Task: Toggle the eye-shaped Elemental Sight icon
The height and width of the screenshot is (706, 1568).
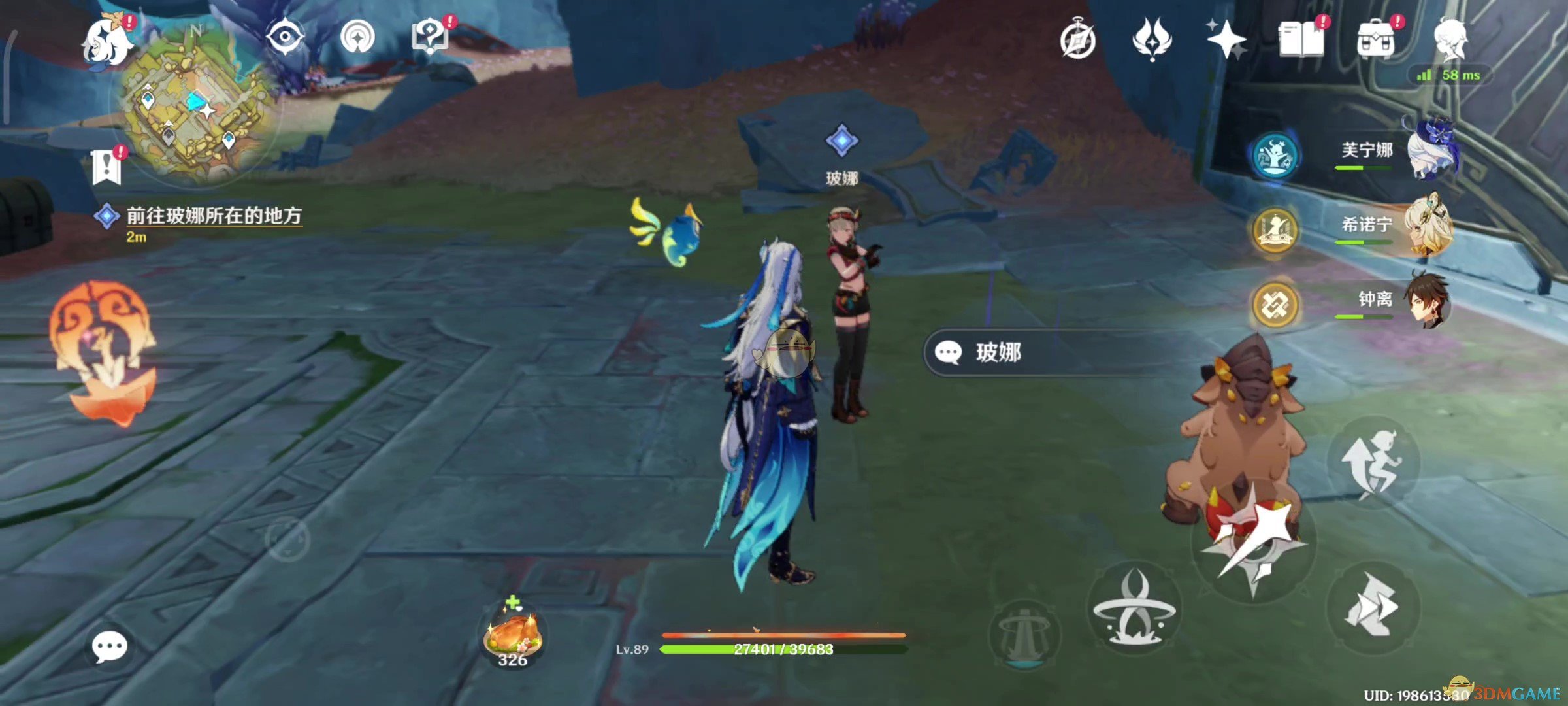Action: (285, 36)
